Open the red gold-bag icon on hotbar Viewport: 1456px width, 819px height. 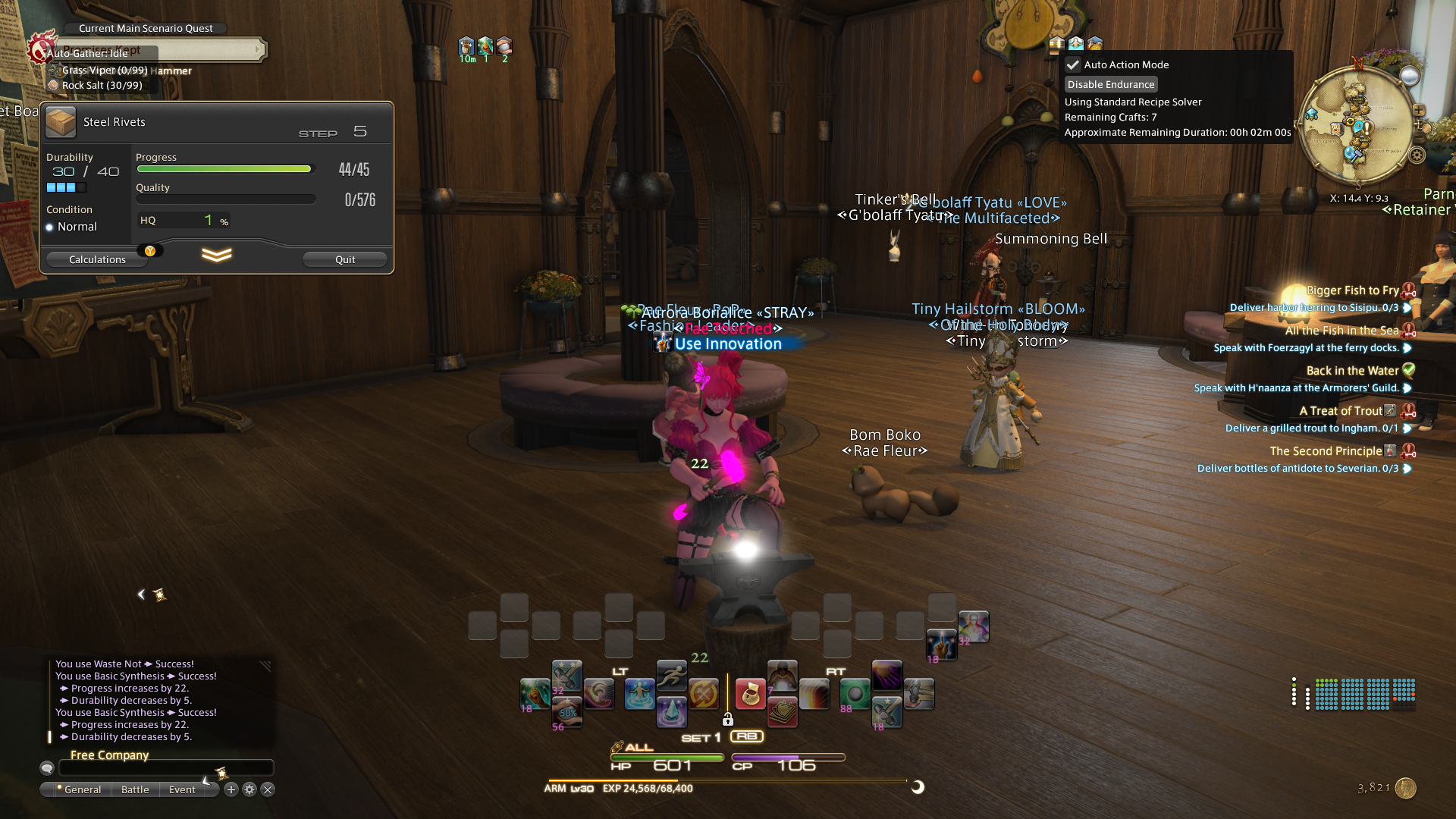click(x=750, y=694)
